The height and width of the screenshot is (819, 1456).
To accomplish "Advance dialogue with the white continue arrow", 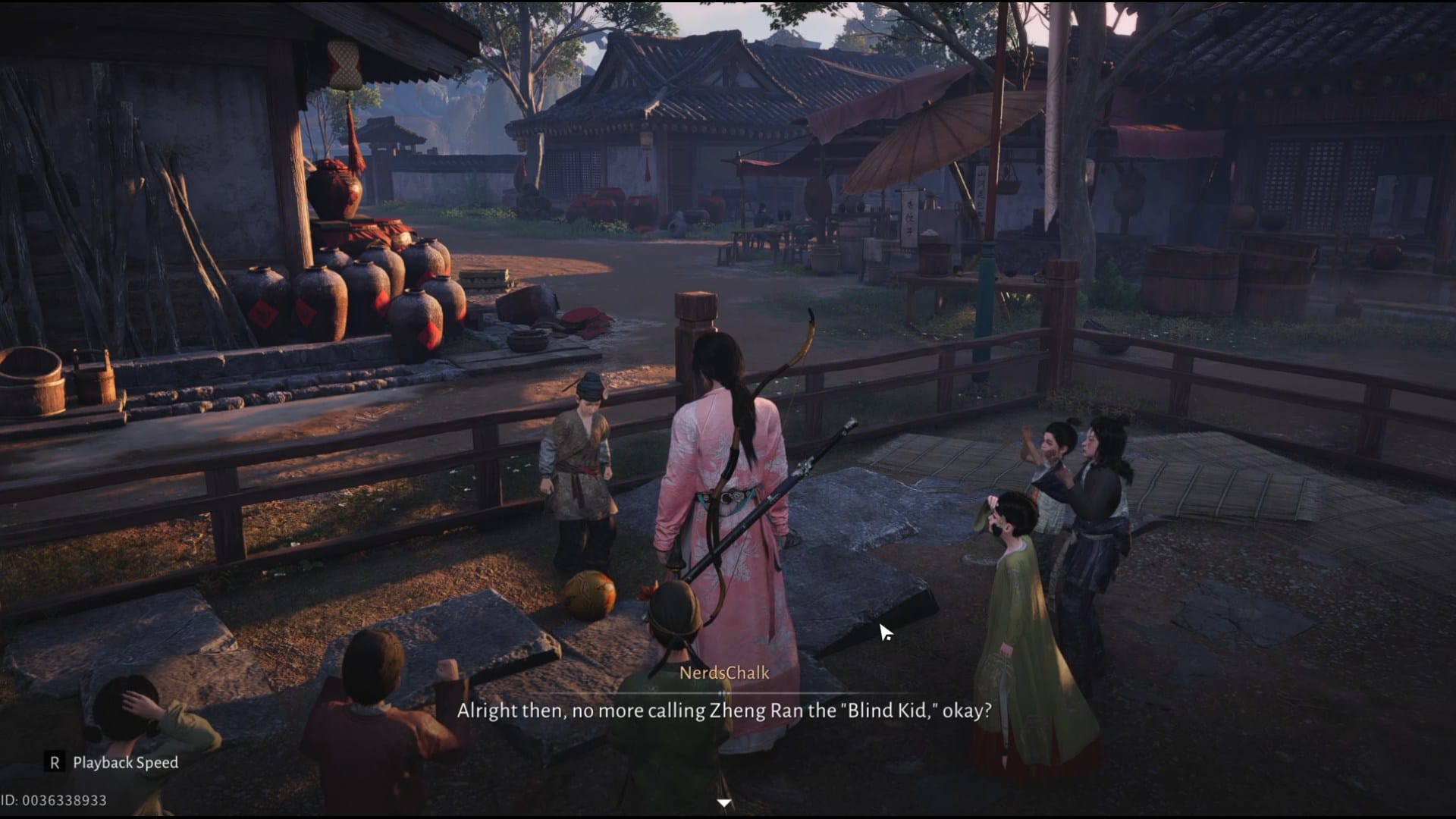I will coord(724,802).
